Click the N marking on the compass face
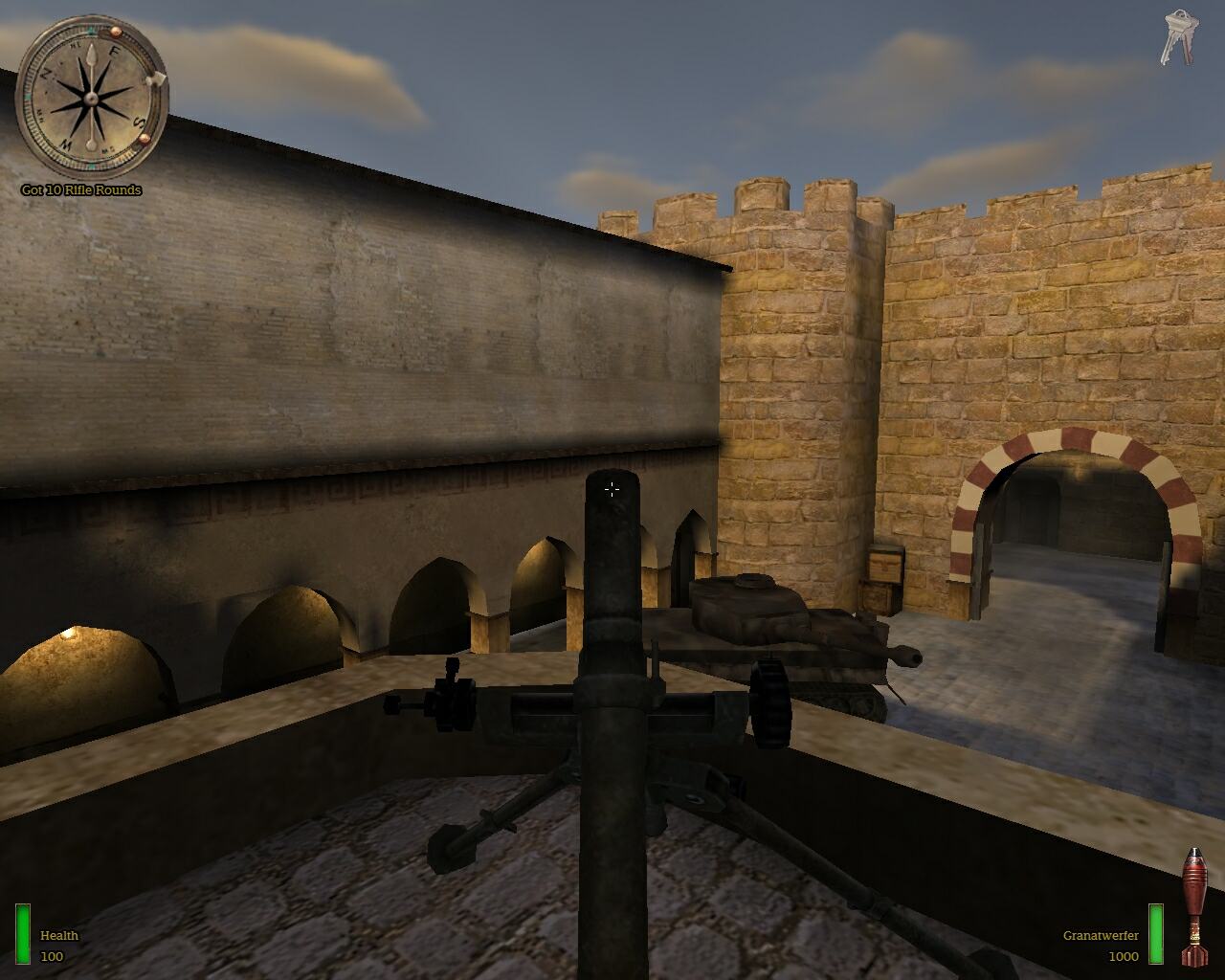This screenshot has height=980, width=1225. click(x=46, y=75)
